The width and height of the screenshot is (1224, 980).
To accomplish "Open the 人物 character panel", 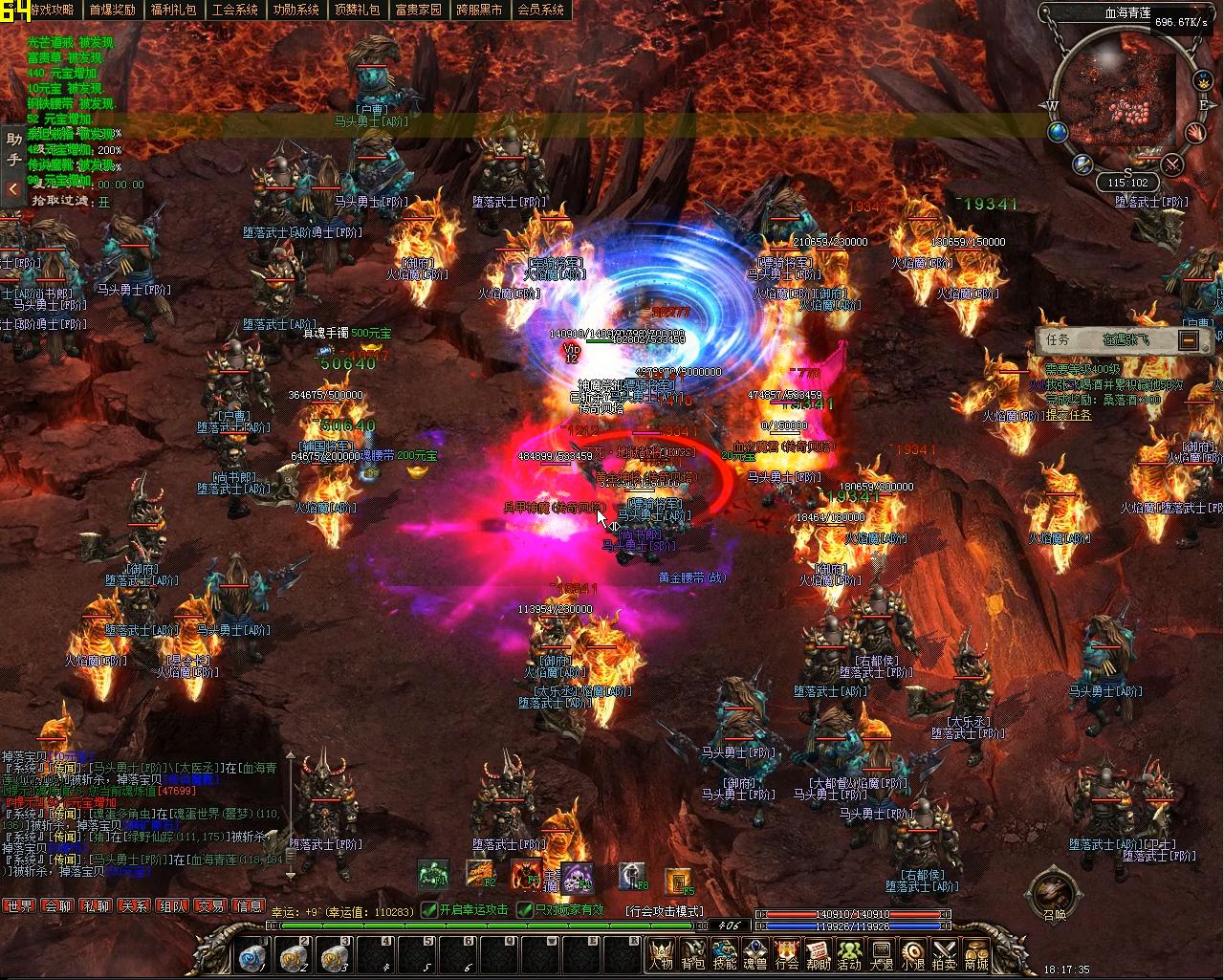I will click(662, 954).
